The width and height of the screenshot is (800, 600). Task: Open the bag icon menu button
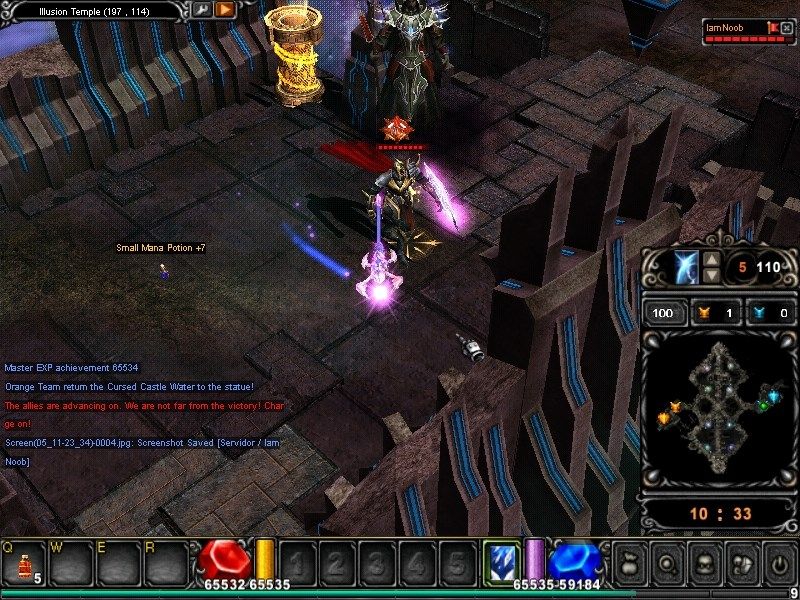click(630, 562)
